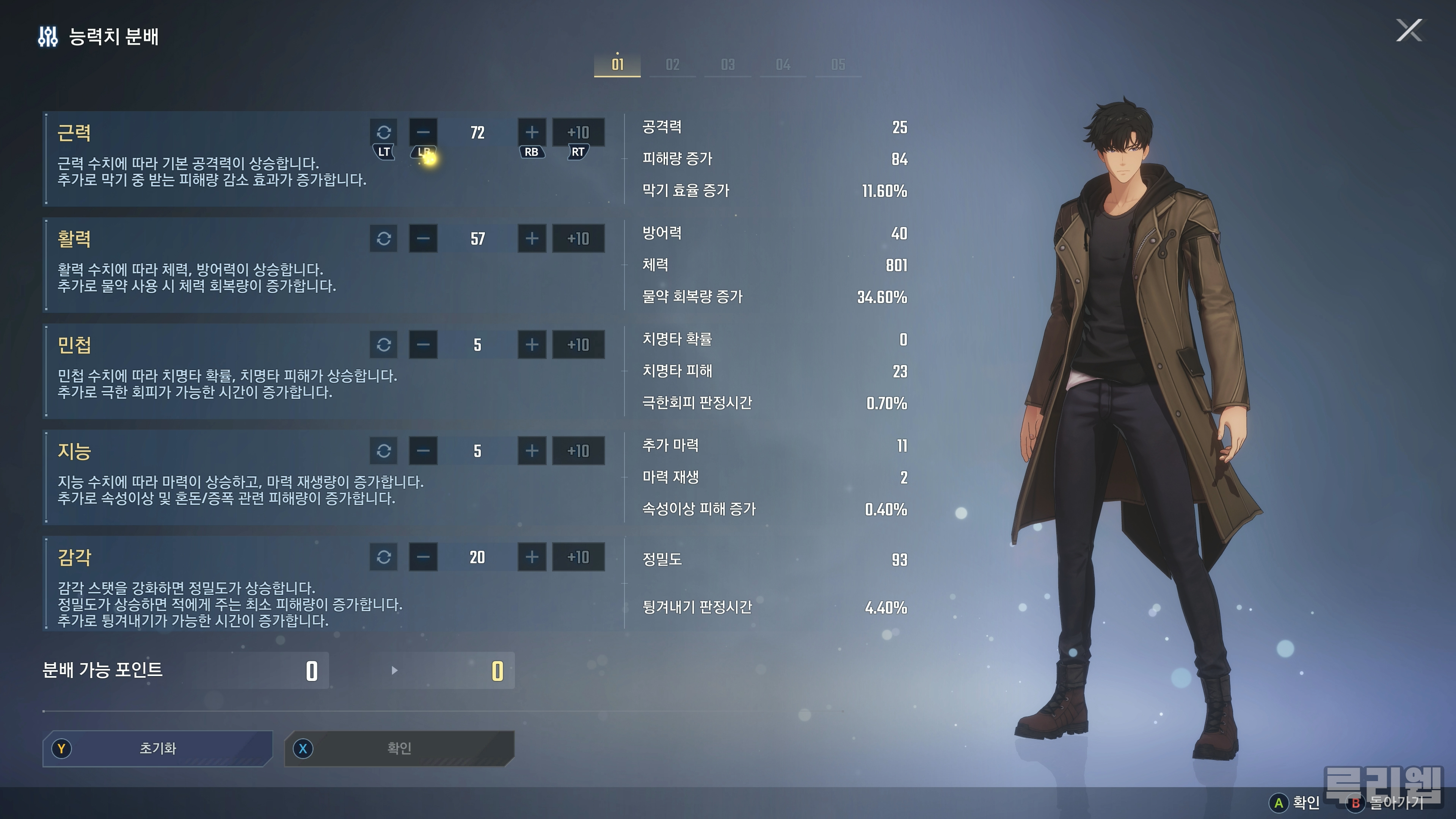The image size is (1456, 819).
Task: Lower 지능 by one point
Action: (423, 451)
